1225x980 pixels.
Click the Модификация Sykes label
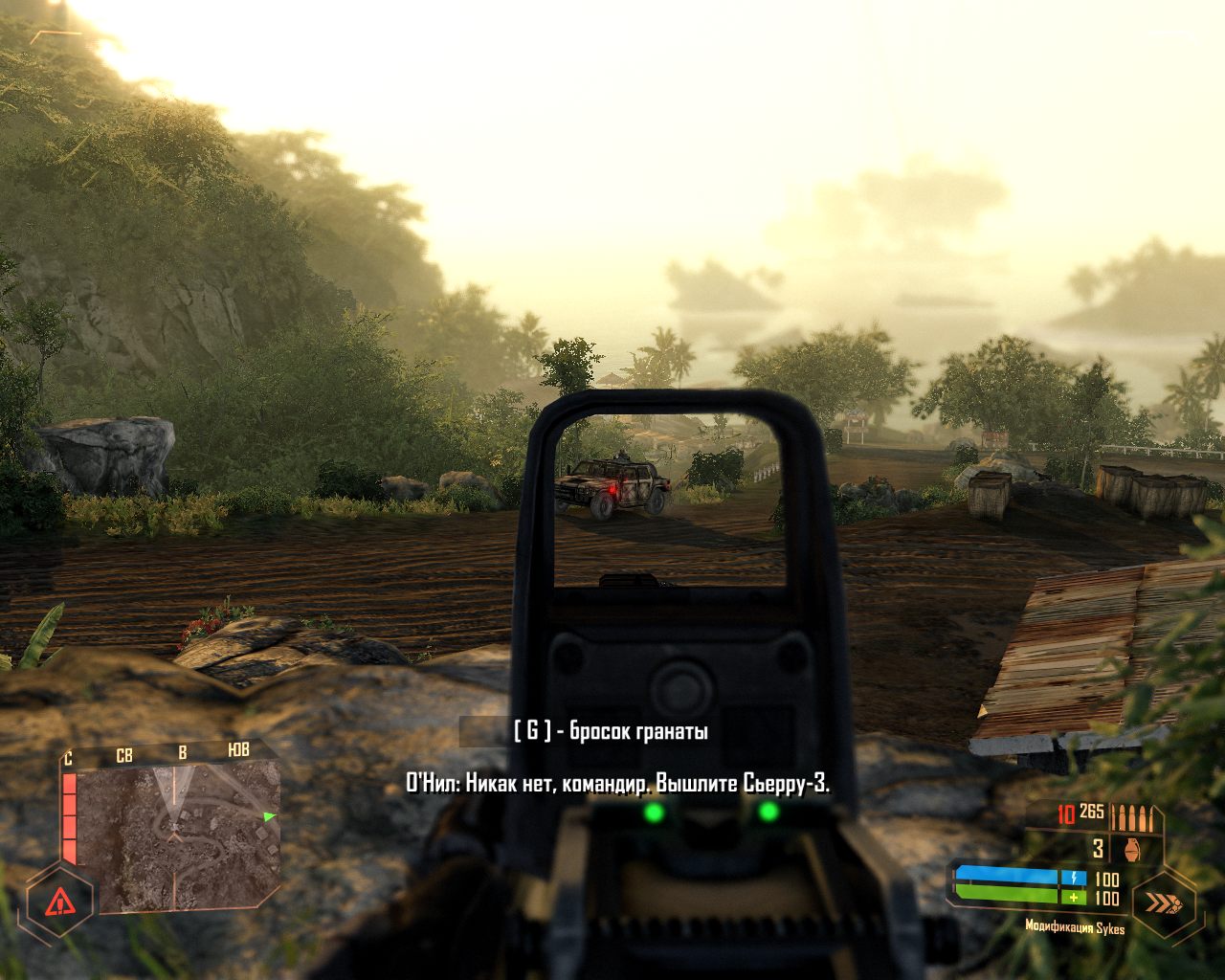pos(1075,927)
